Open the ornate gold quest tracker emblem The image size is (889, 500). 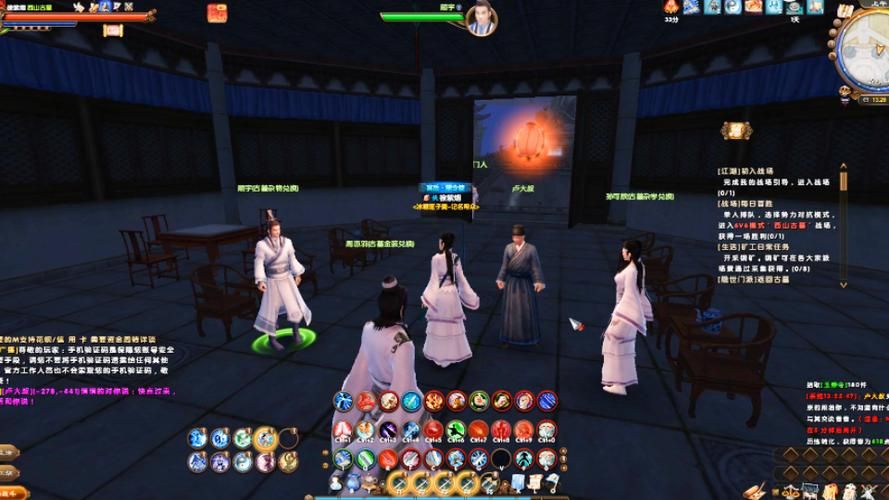pyautogui.click(x=736, y=130)
